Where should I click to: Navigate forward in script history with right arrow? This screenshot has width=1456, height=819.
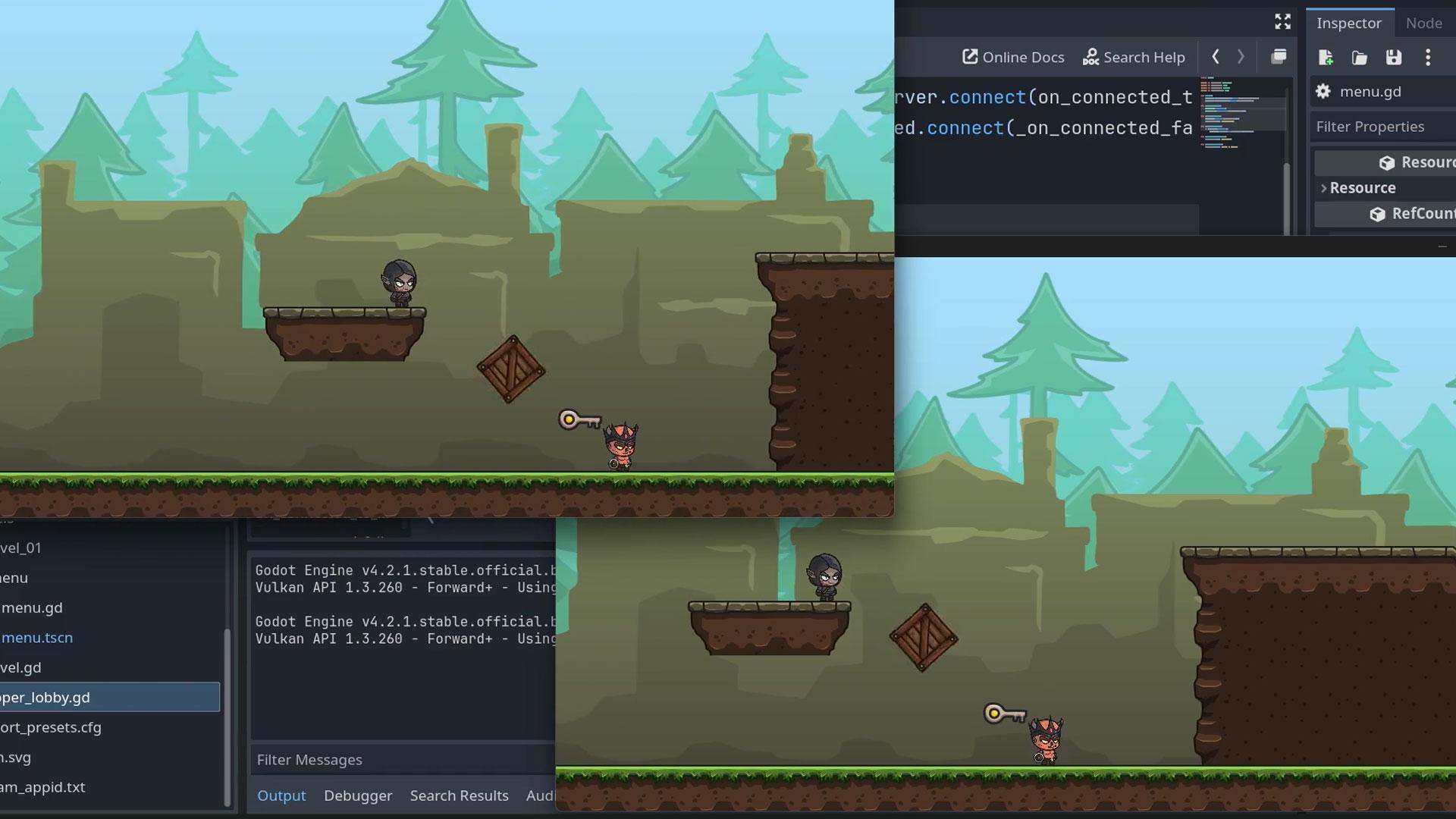coord(1241,57)
